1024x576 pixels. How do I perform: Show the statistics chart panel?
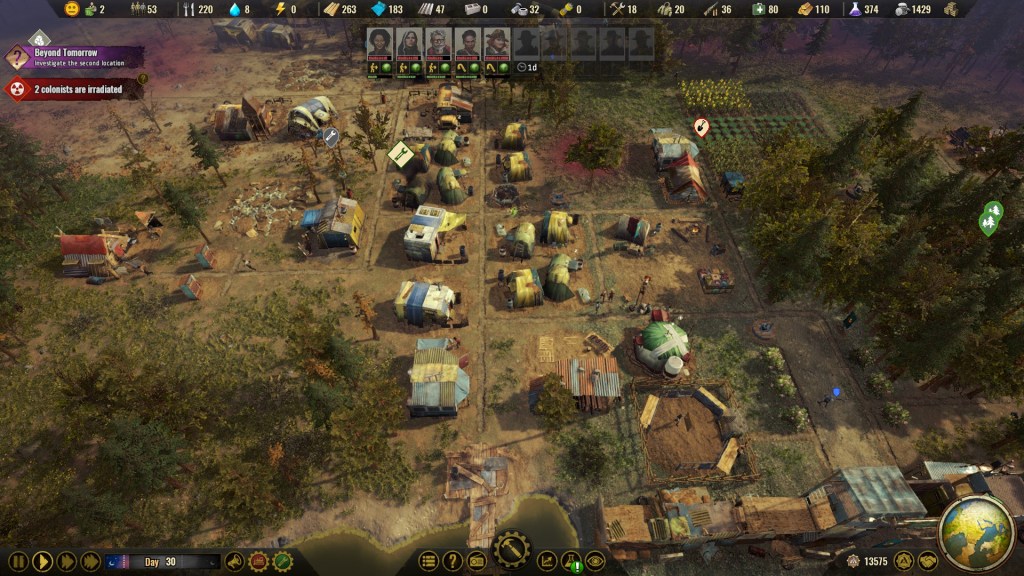click(x=547, y=561)
